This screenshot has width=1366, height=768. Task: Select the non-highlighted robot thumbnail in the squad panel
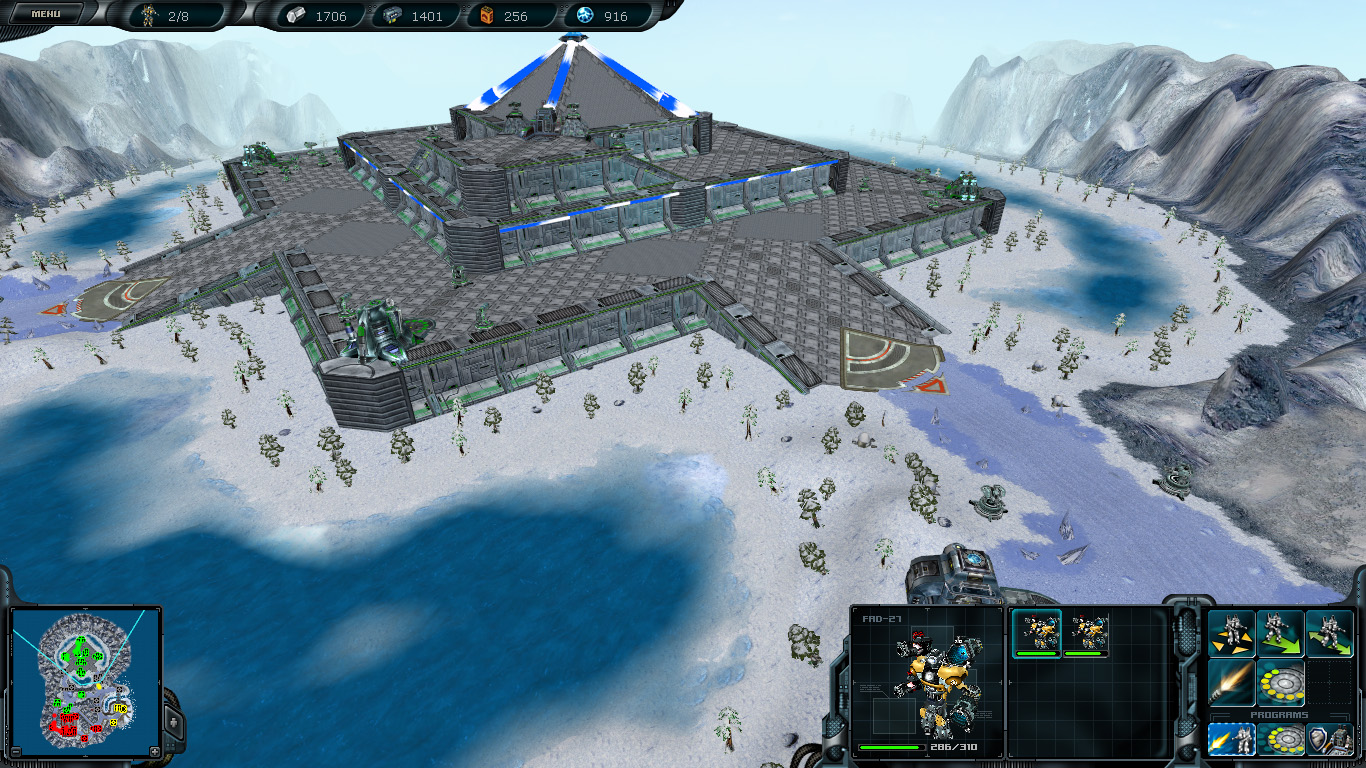[1085, 632]
